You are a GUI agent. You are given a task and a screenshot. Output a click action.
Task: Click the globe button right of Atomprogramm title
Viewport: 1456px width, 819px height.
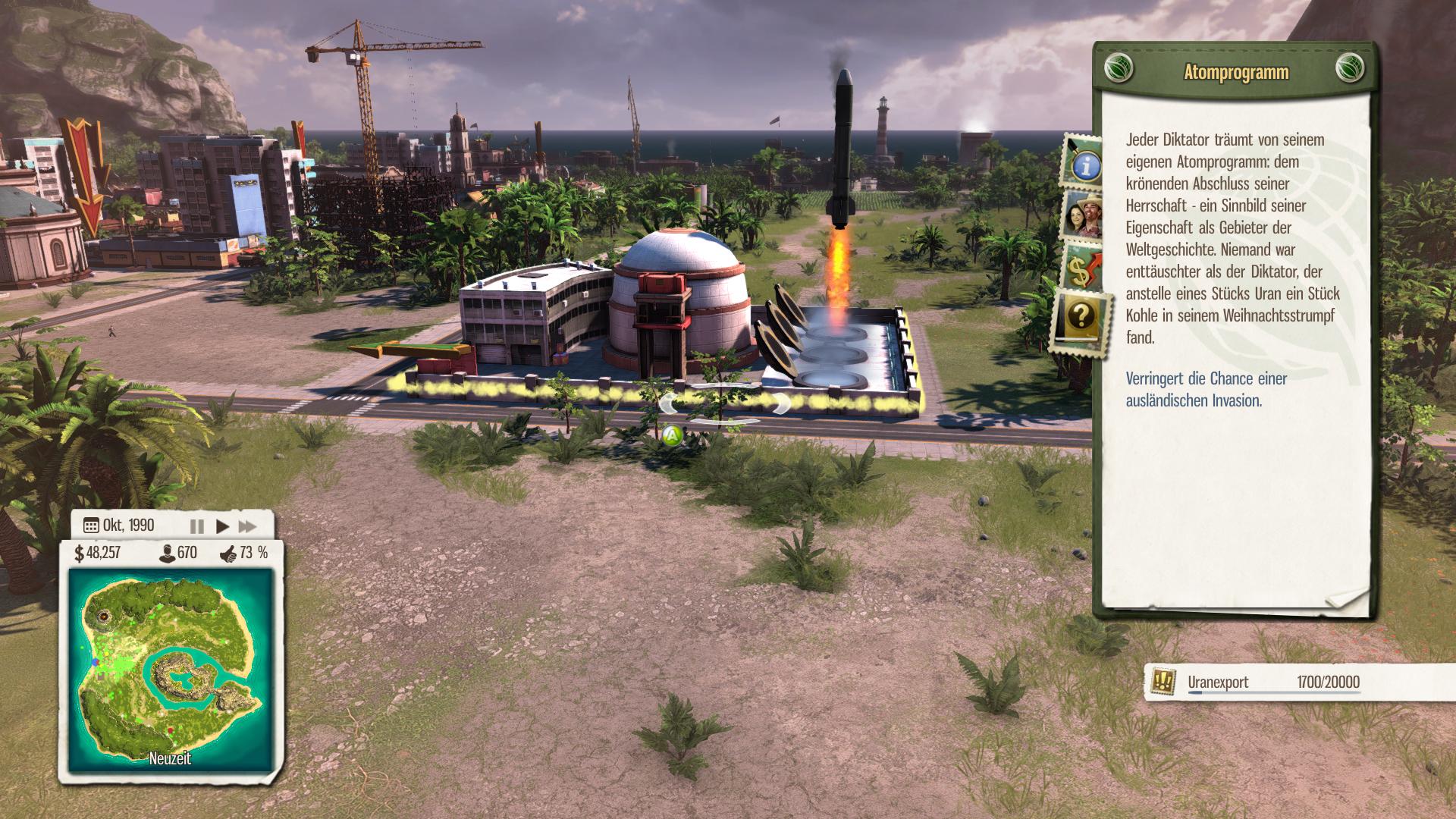coord(1350,67)
